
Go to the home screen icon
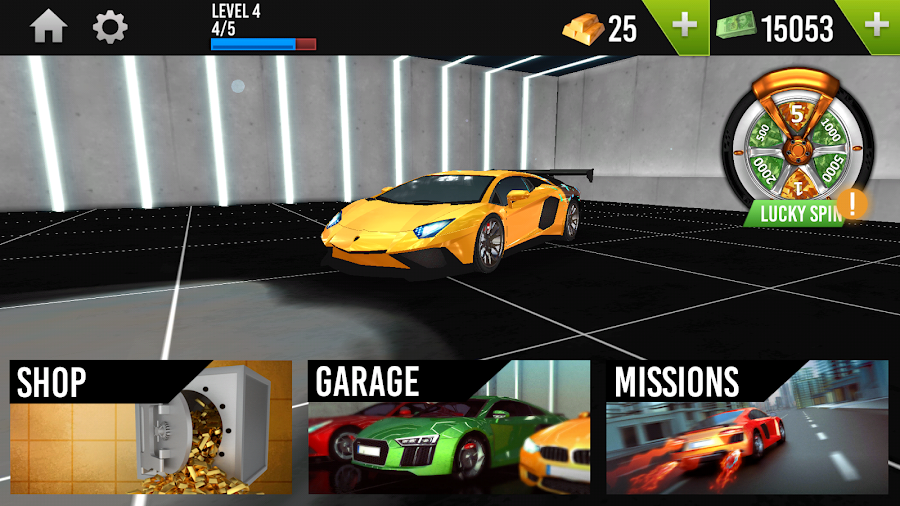pos(49,27)
